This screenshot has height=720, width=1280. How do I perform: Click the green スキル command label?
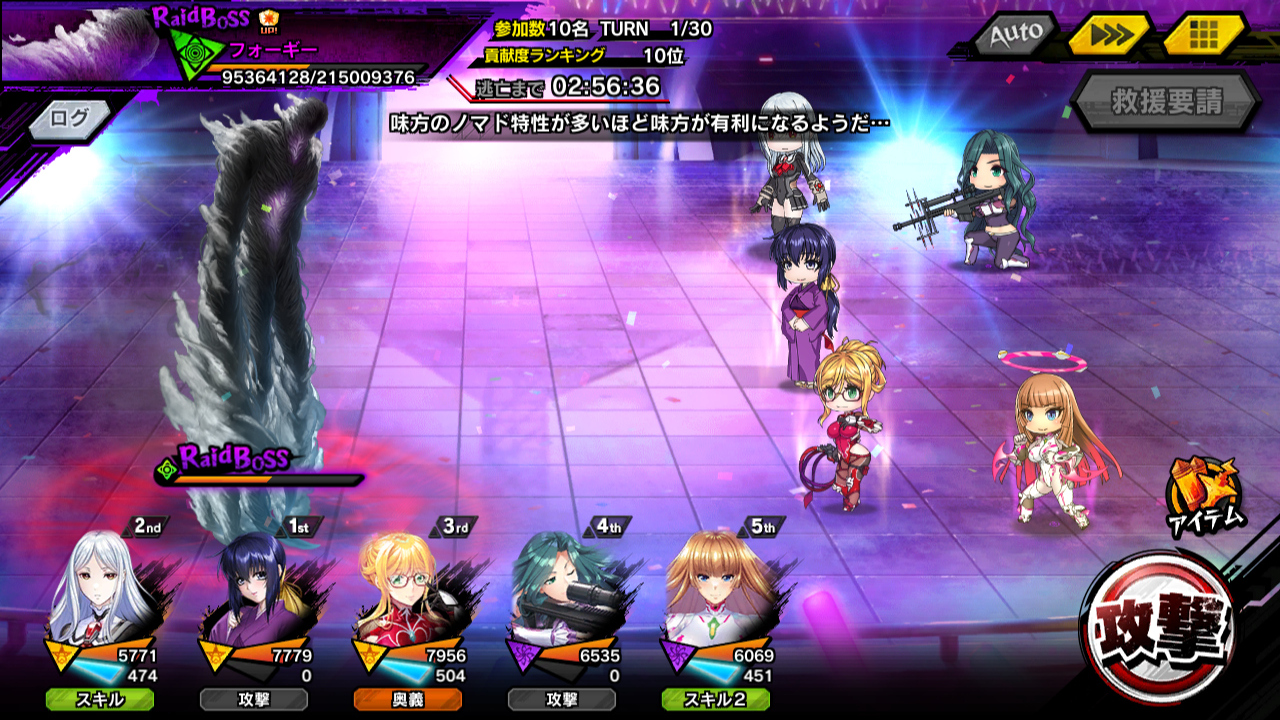100,699
